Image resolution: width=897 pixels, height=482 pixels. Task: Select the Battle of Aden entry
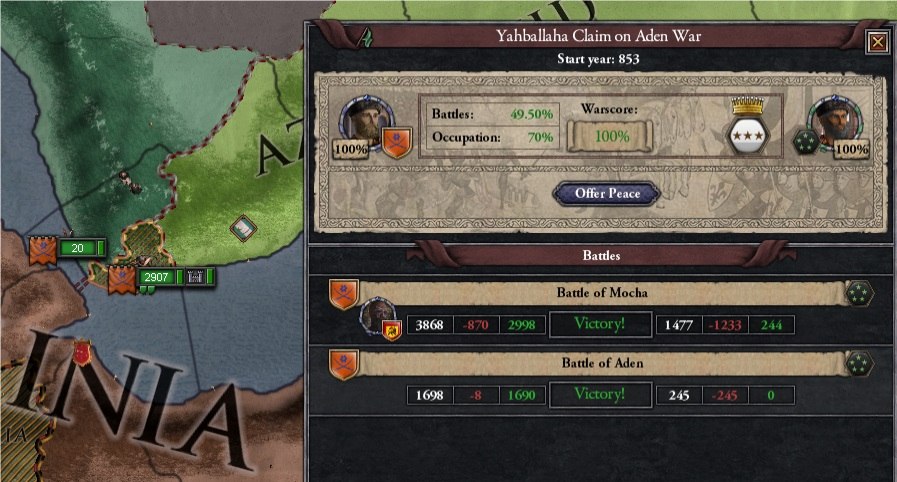pos(601,364)
